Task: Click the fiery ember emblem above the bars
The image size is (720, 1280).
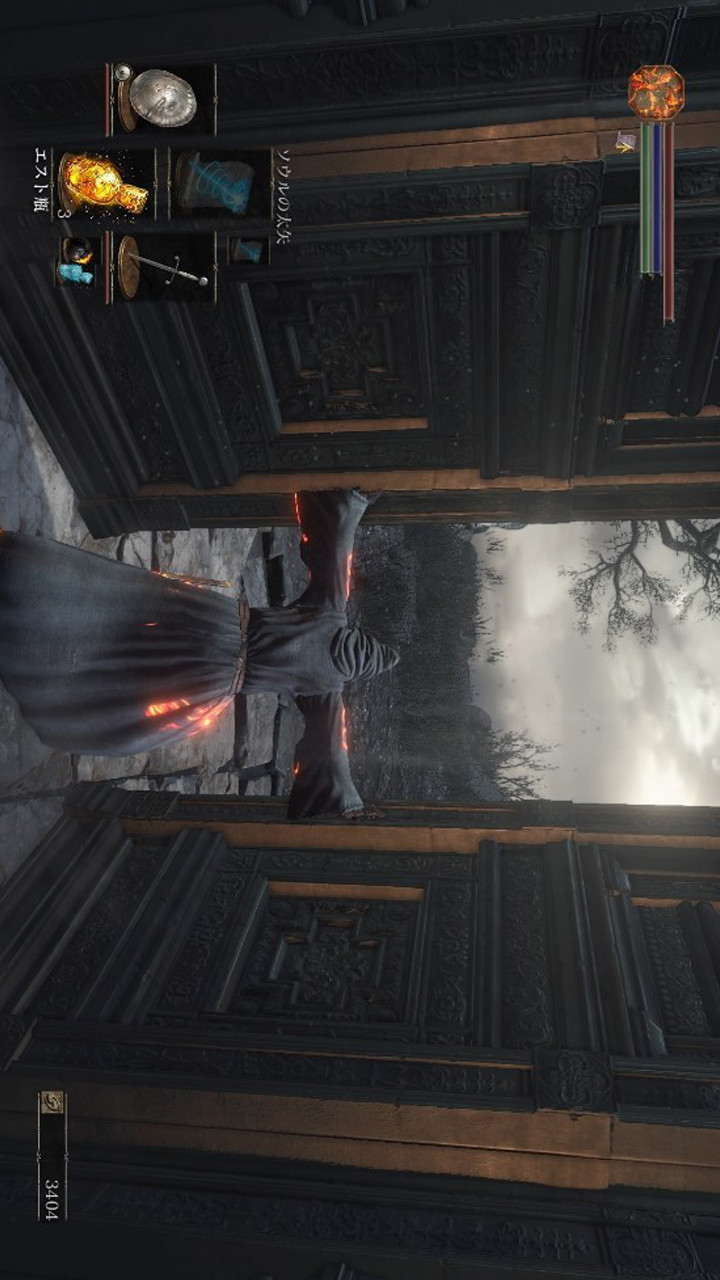Action: point(656,93)
